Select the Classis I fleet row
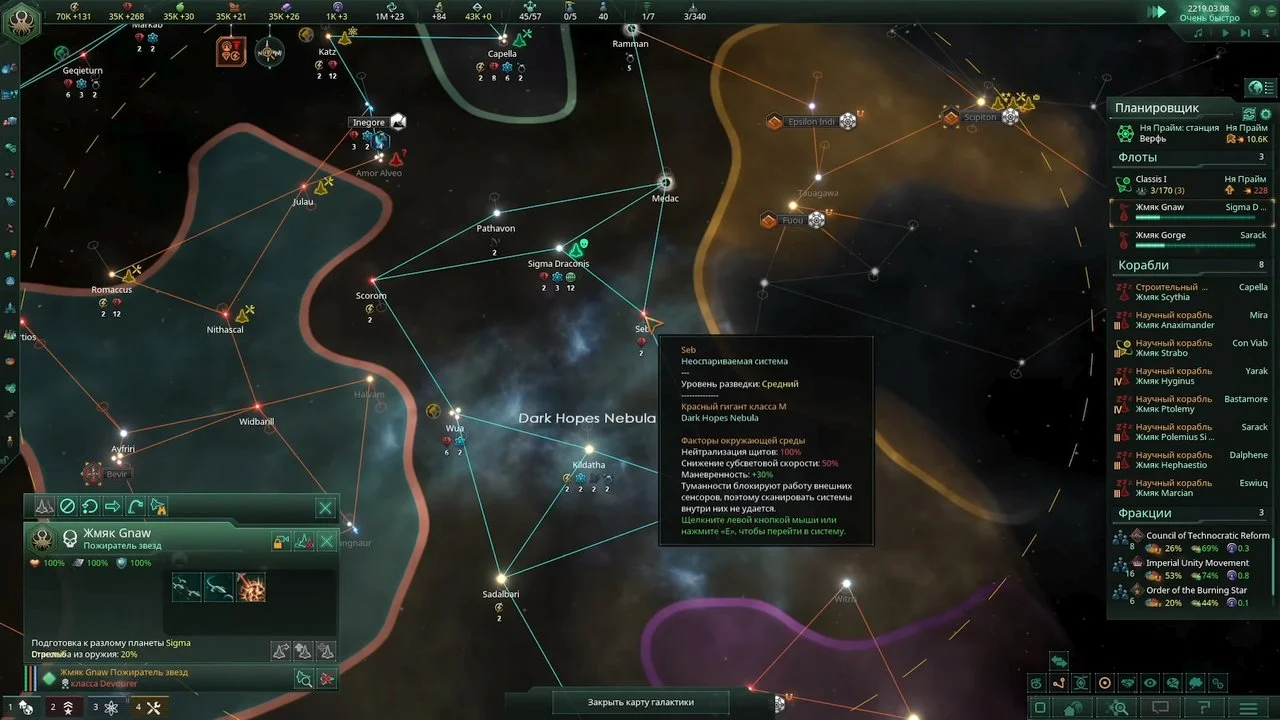1280x720 pixels. pos(1190,185)
